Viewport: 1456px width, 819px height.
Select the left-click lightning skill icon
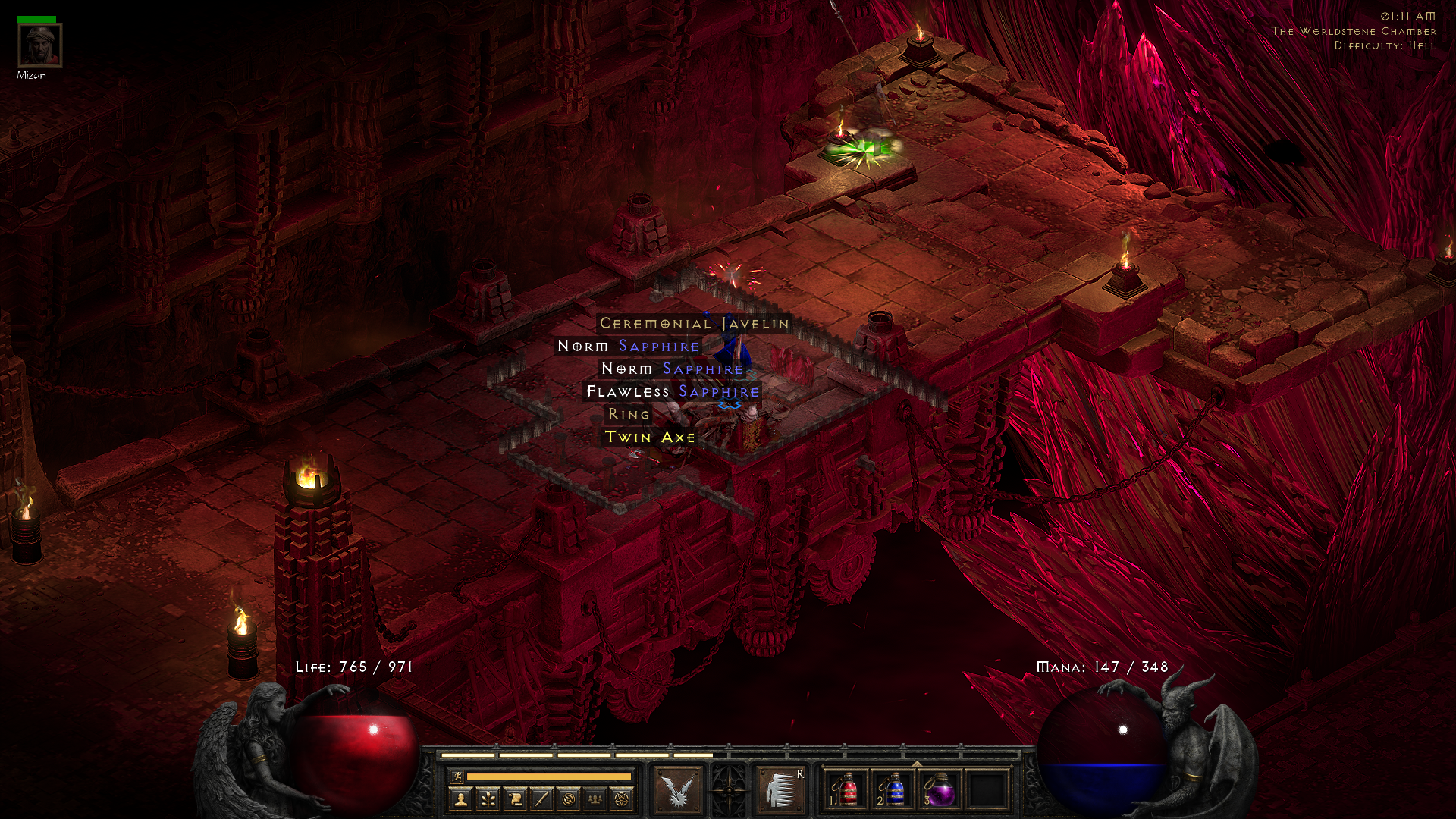678,789
